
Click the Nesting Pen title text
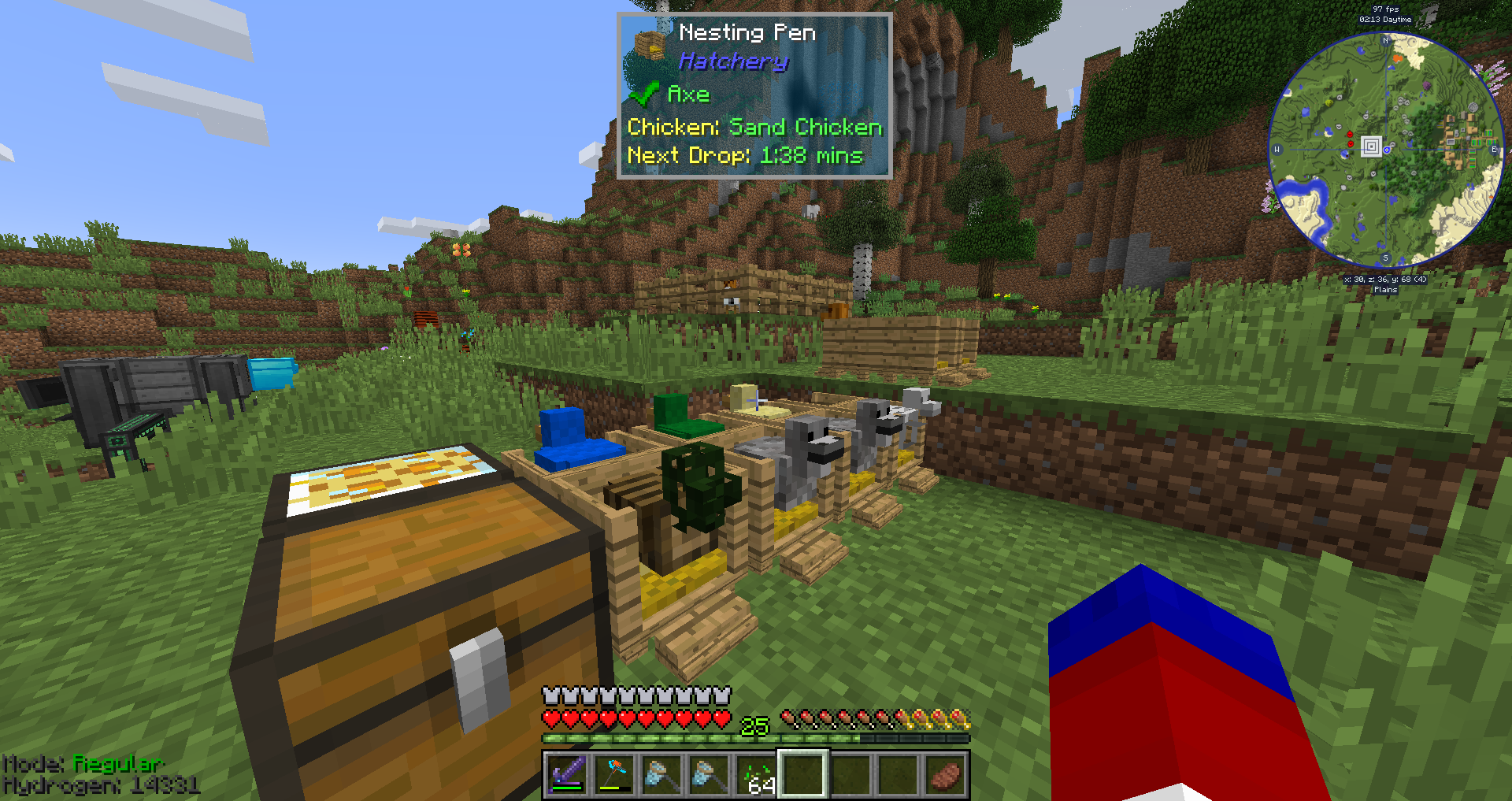click(x=747, y=32)
